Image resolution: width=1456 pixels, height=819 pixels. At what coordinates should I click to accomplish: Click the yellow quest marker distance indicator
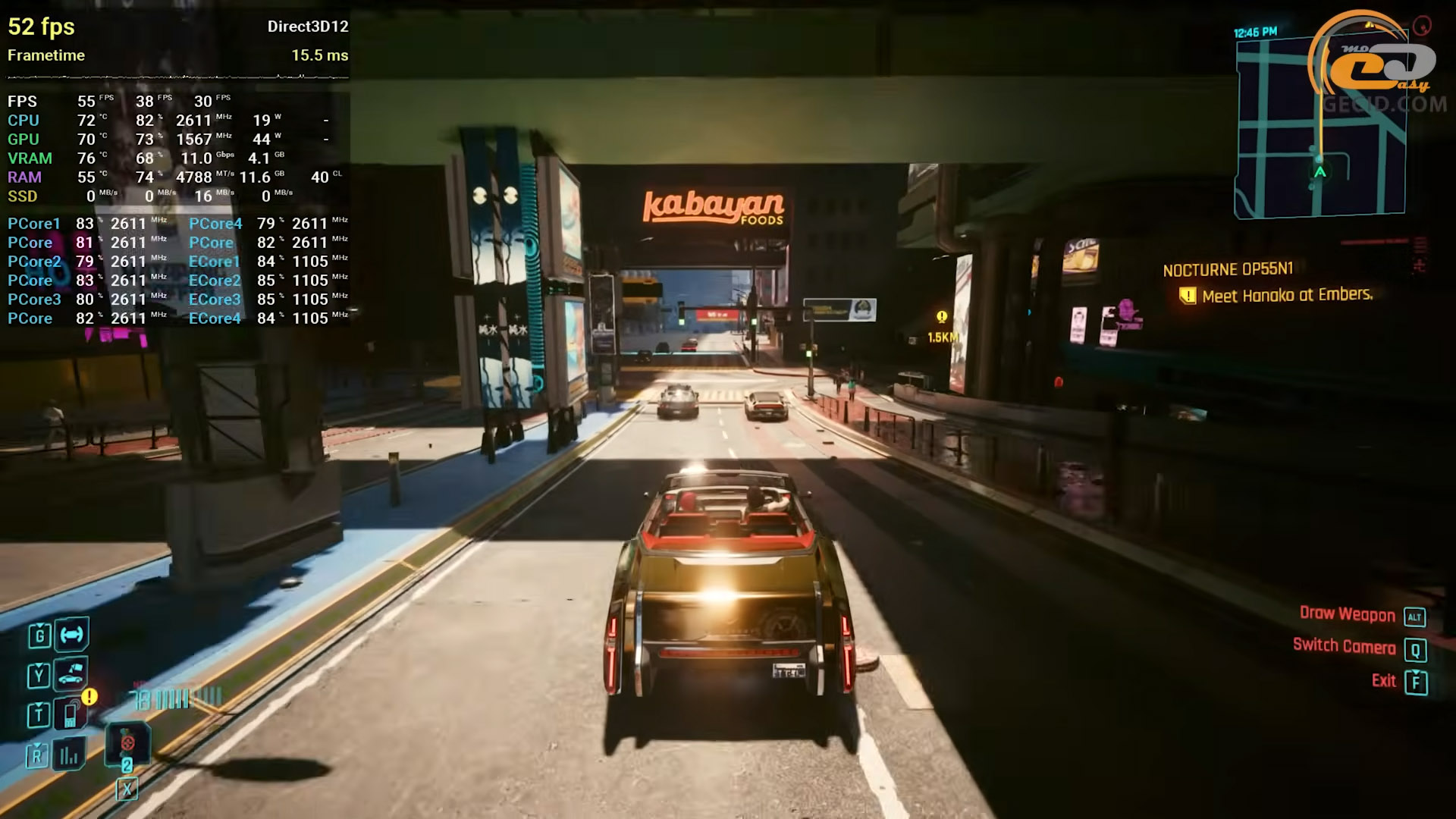942,327
